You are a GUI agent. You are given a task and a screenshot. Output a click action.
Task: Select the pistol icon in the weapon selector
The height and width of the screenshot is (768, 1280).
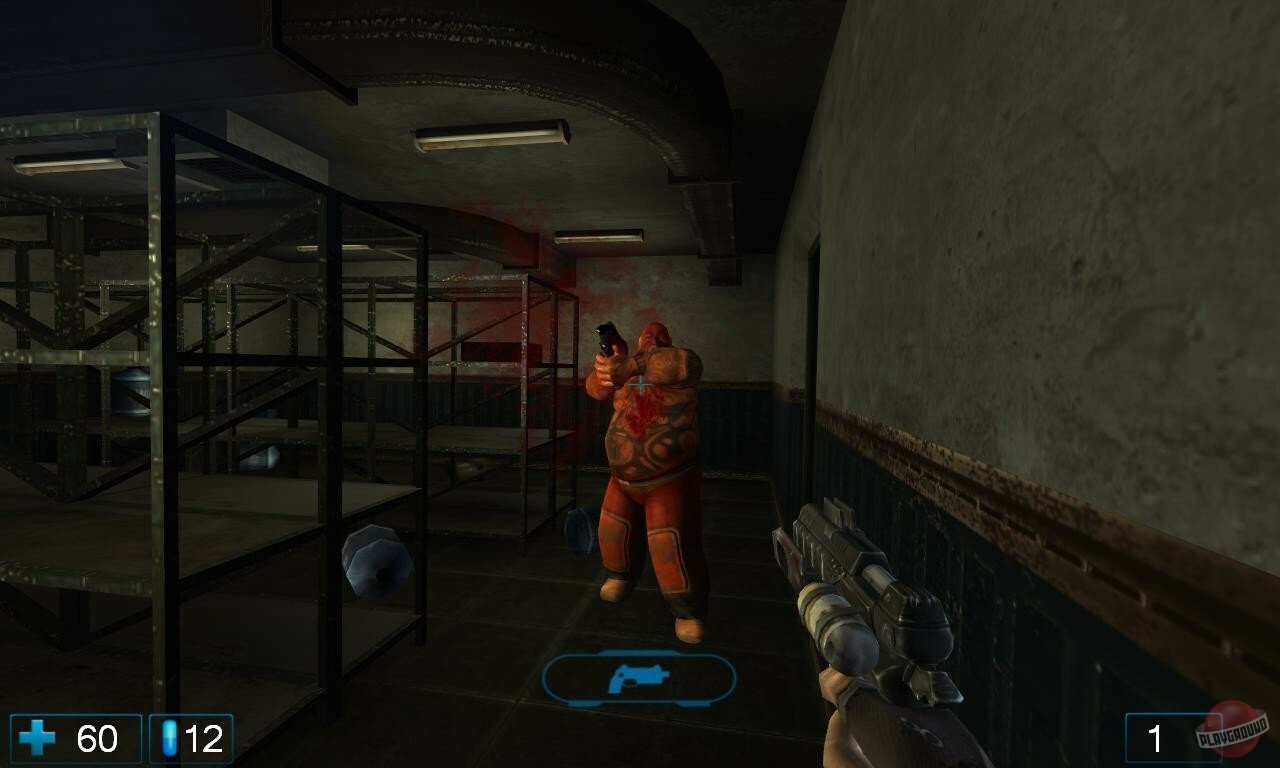(x=639, y=677)
